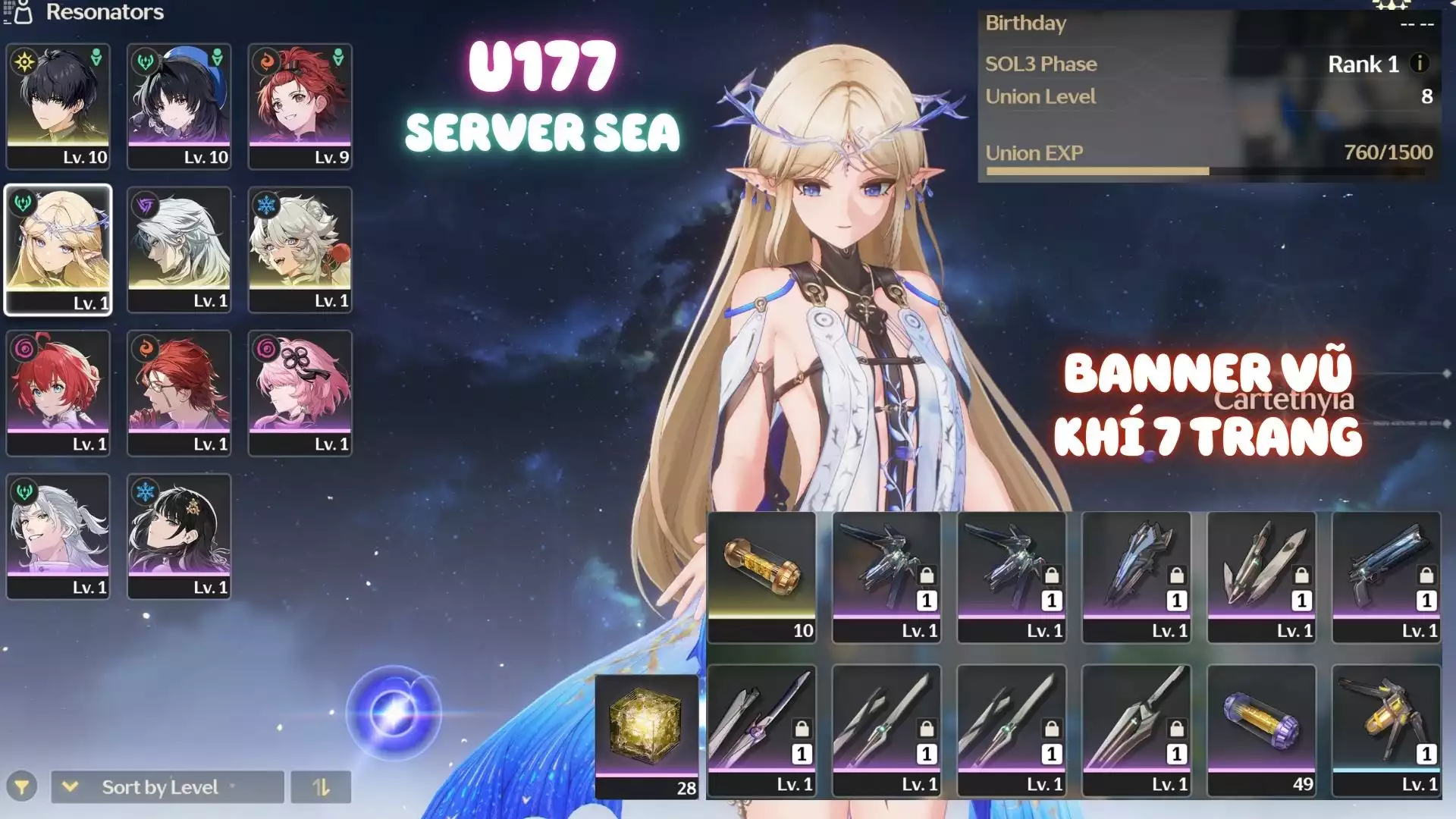Screen dimensions: 1456x819
Task: Select the blonde Cartethyia resonator portrait
Action: click(x=58, y=249)
